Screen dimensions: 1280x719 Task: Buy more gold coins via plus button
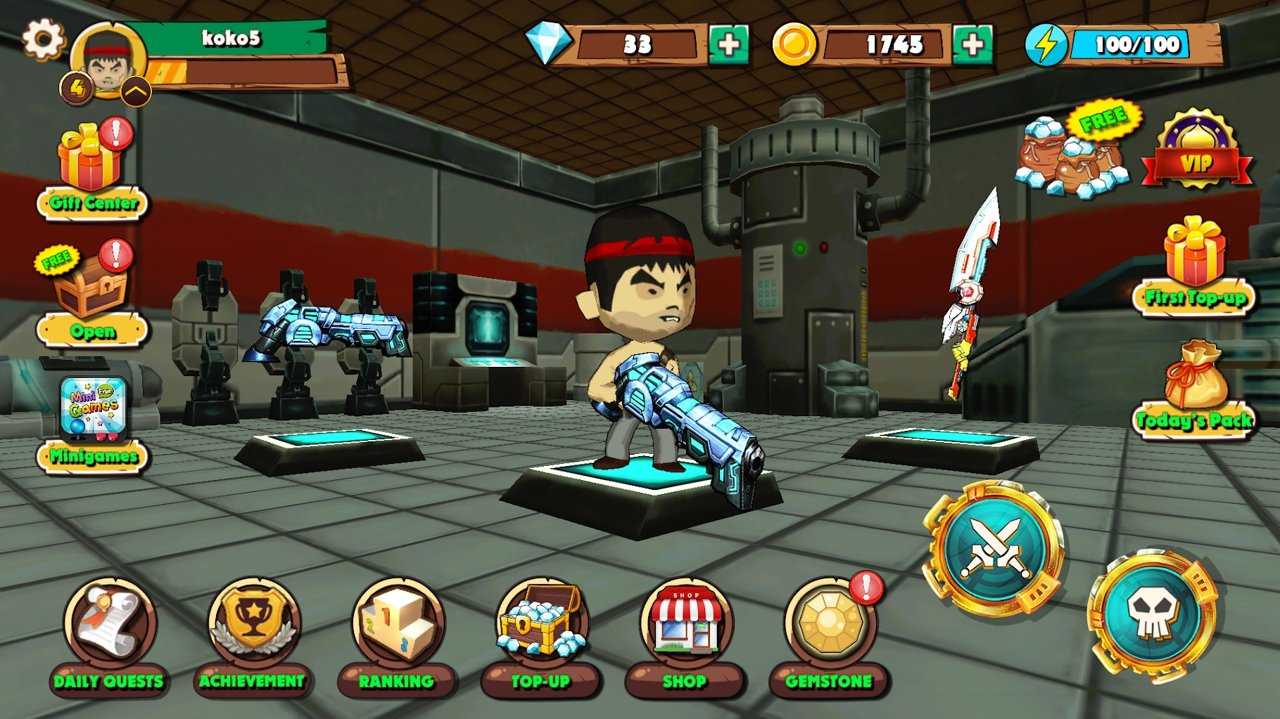[972, 45]
